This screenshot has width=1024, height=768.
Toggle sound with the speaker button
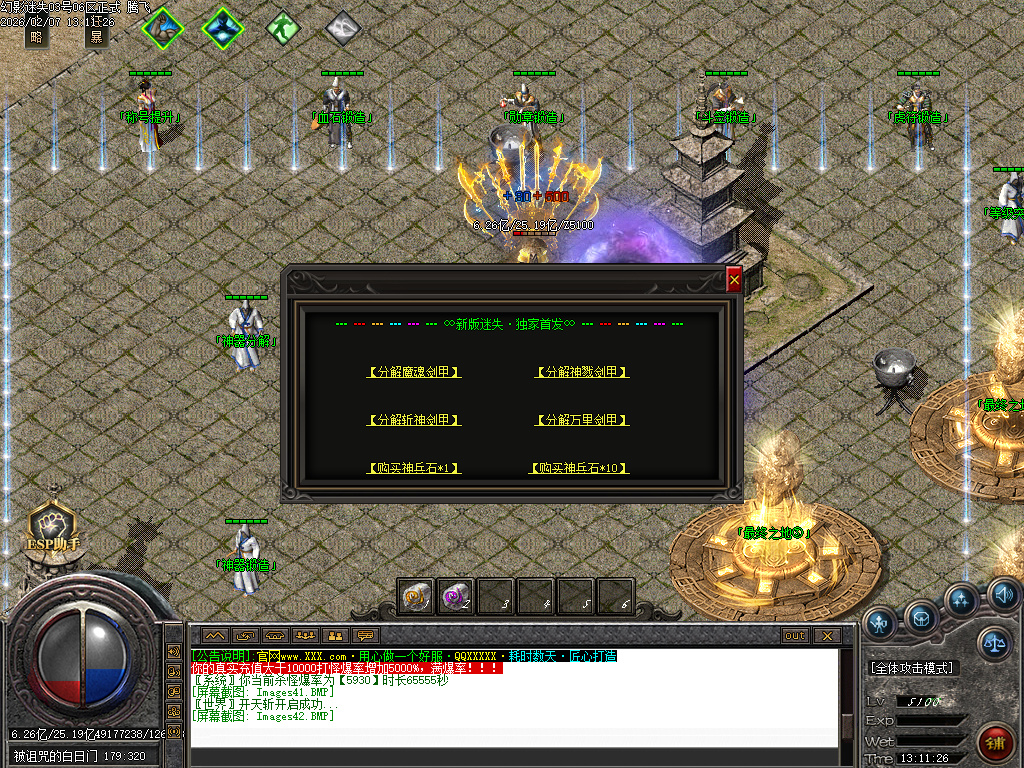point(1003,596)
